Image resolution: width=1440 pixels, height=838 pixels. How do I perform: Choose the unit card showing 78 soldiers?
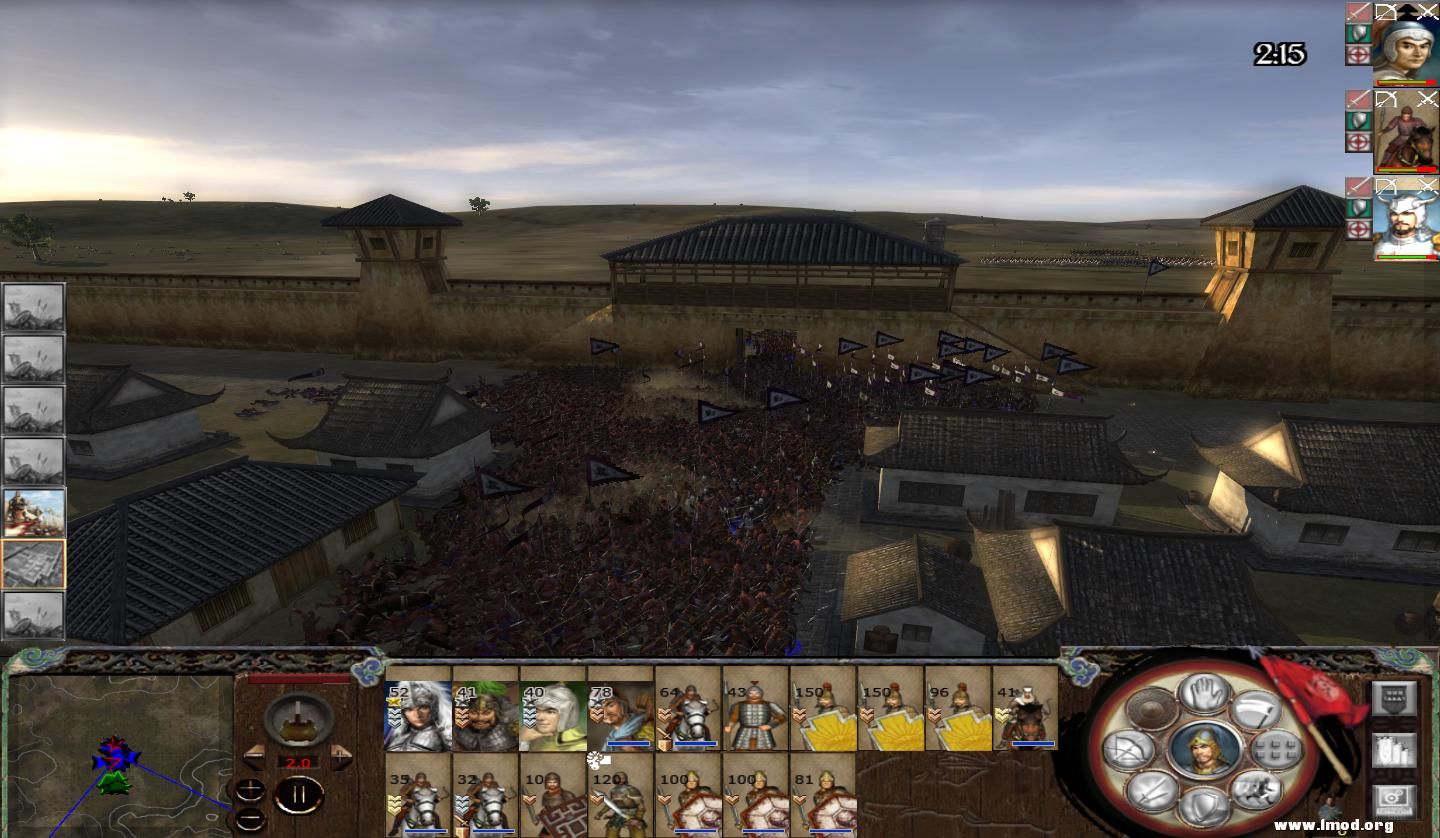pos(620,715)
